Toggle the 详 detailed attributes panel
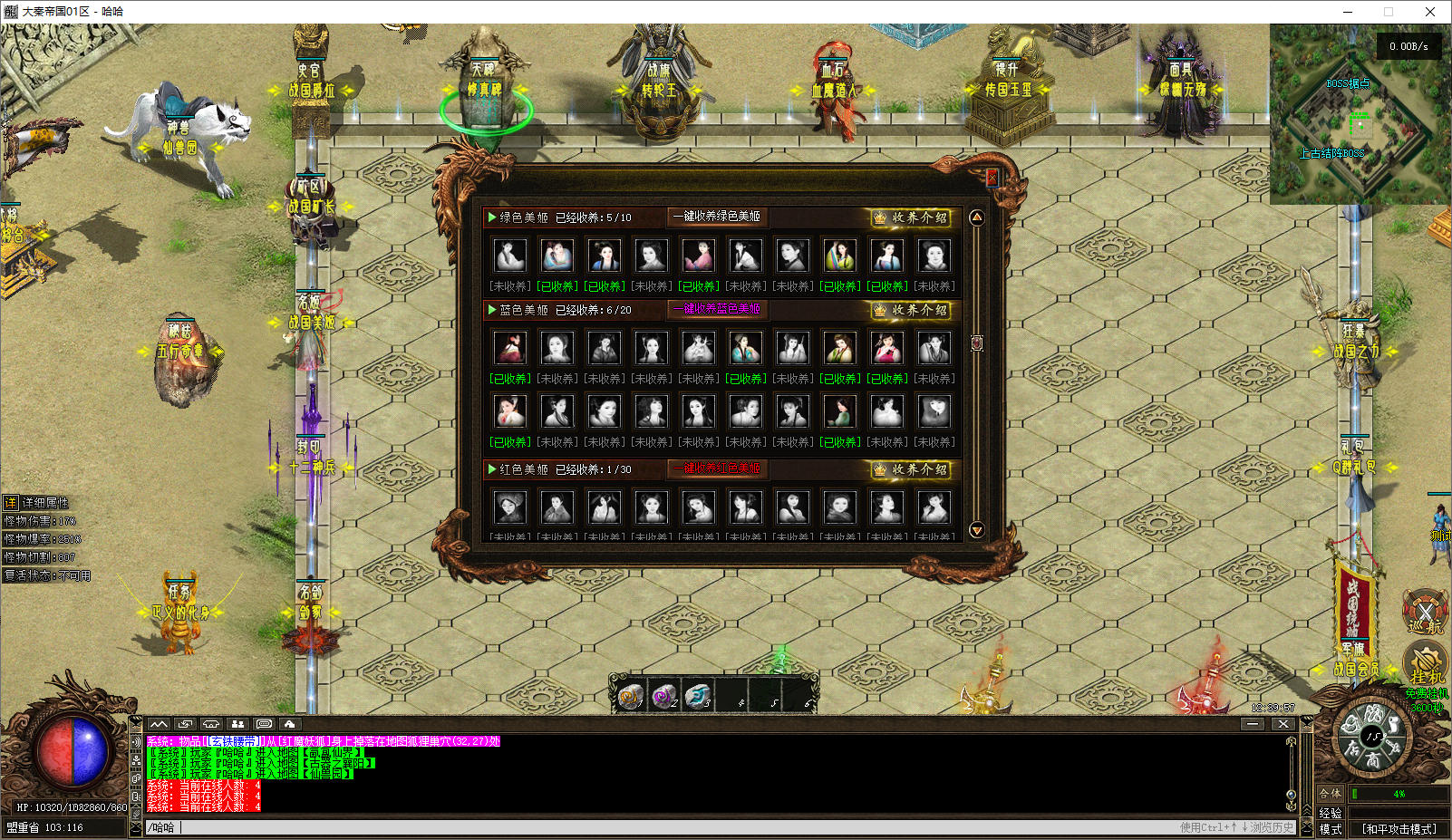Viewport: 1452px width, 840px height. 11,502
